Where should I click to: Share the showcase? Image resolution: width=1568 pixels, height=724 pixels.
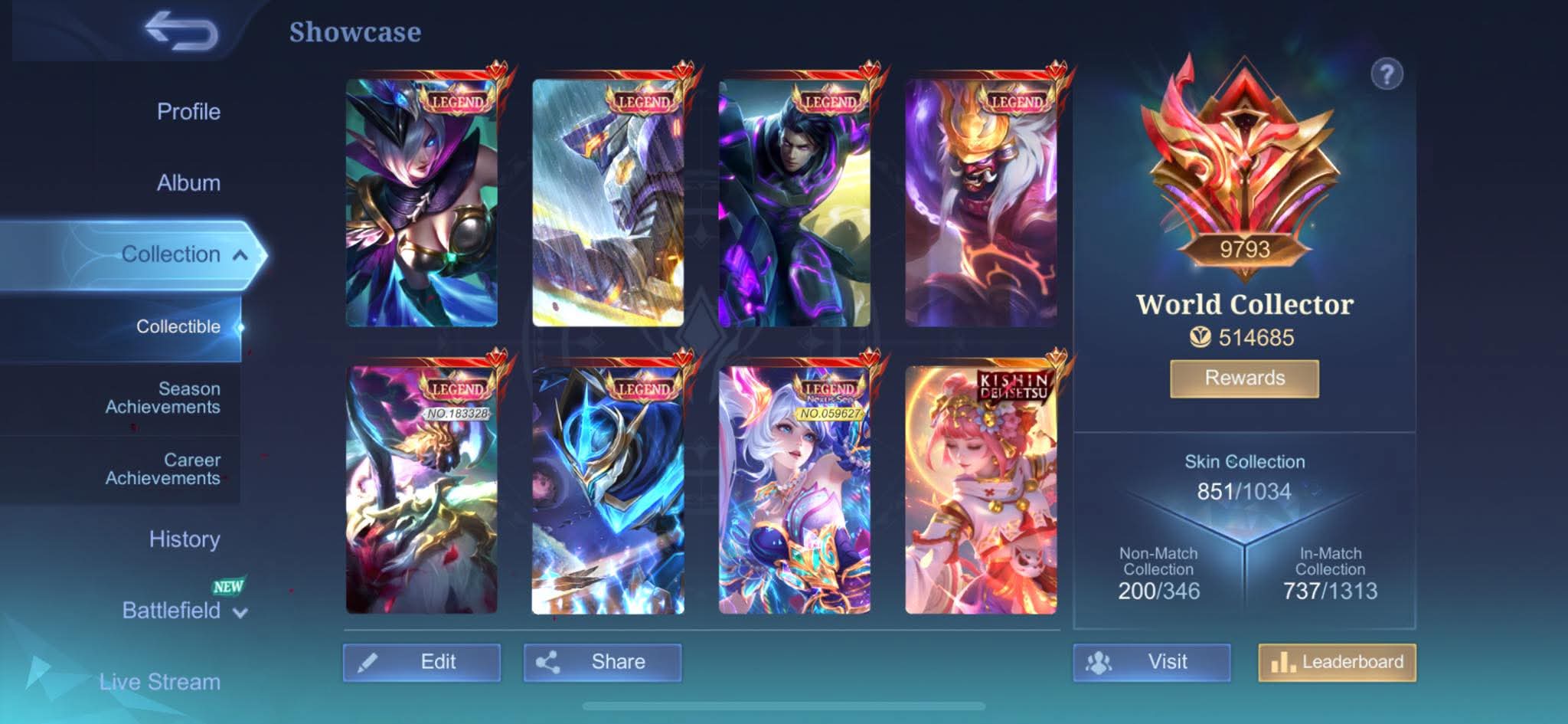coord(603,662)
